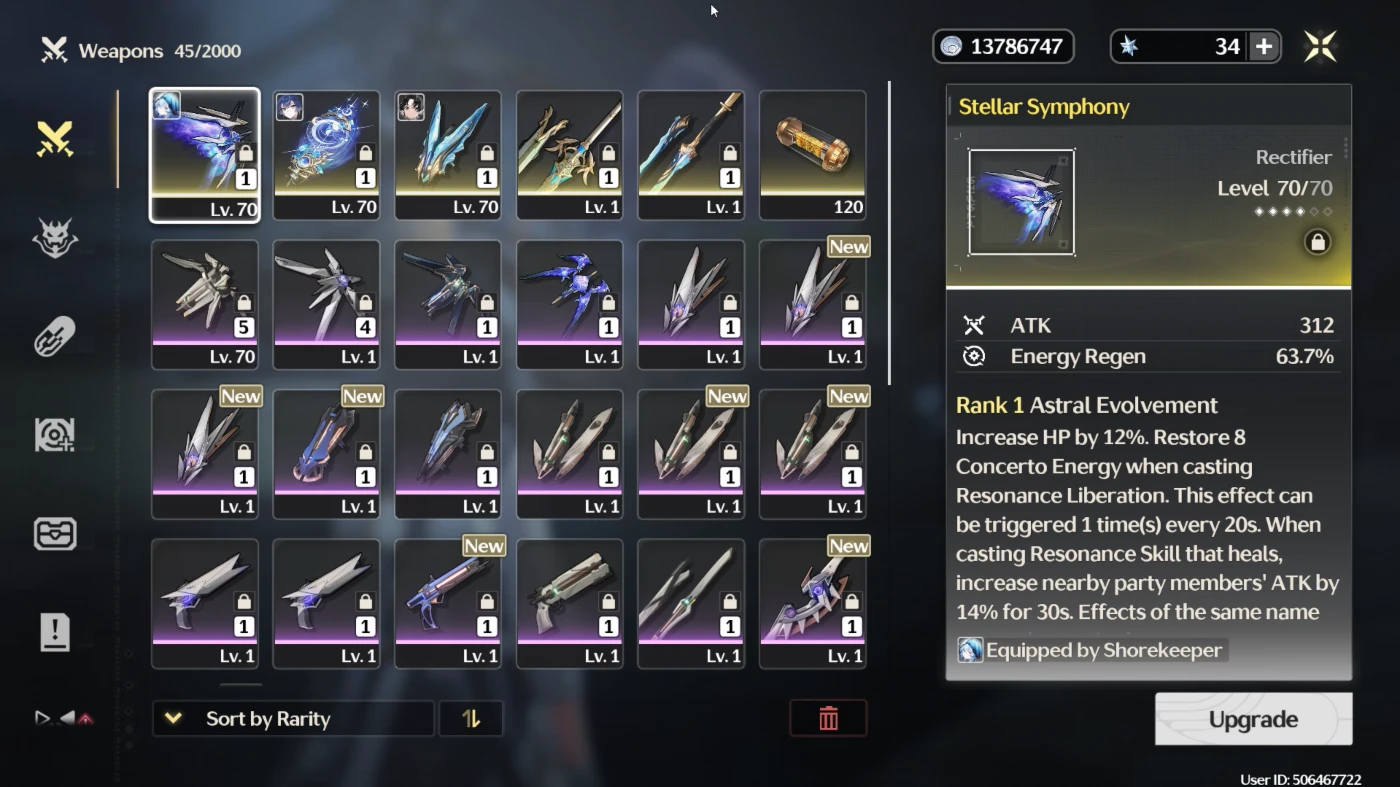1400x787 pixels.
Task: Open the gear-and-plus icon side tab
Action: click(x=55, y=435)
